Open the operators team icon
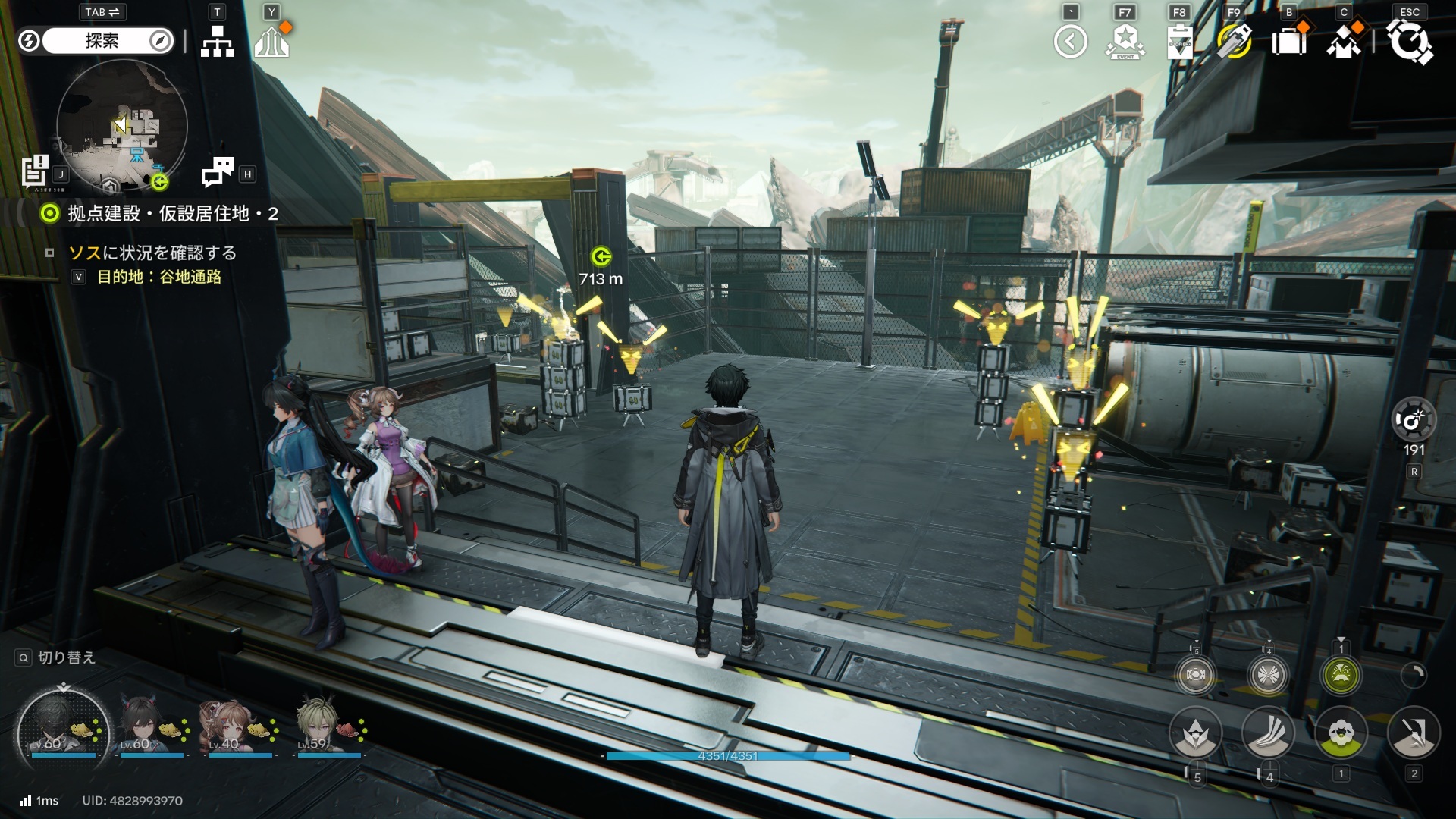The image size is (1456, 819). 1344,42
